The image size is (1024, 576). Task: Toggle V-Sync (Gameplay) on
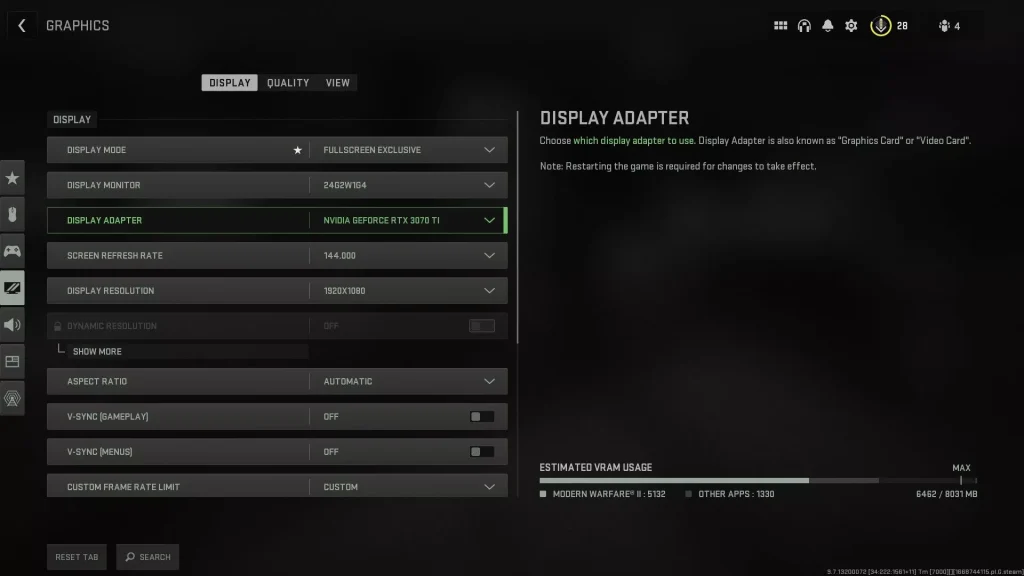point(482,417)
